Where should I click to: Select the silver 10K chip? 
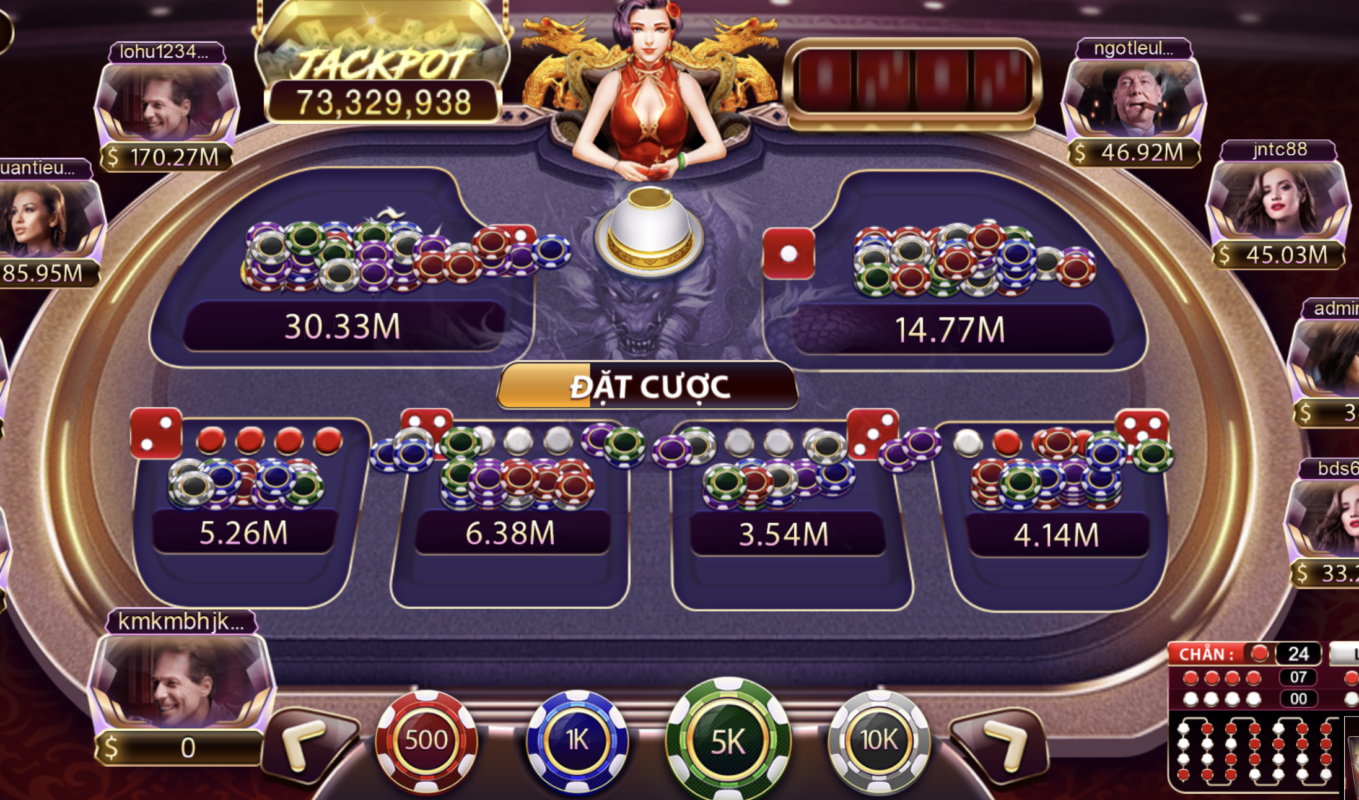(x=879, y=742)
